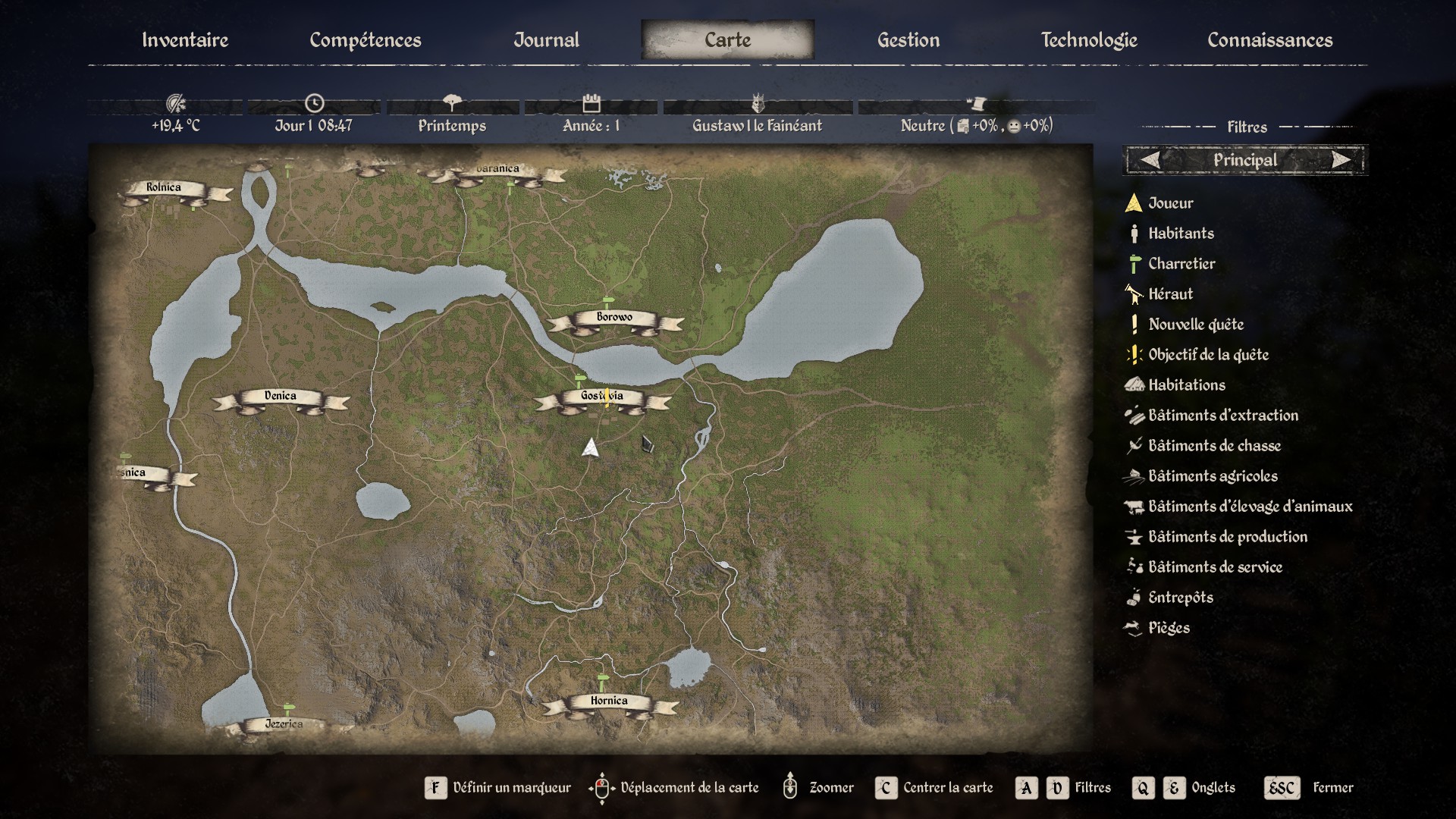Toggle the Entrepôts filter
Viewport: 1456px width, 819px height.
[1180, 598]
